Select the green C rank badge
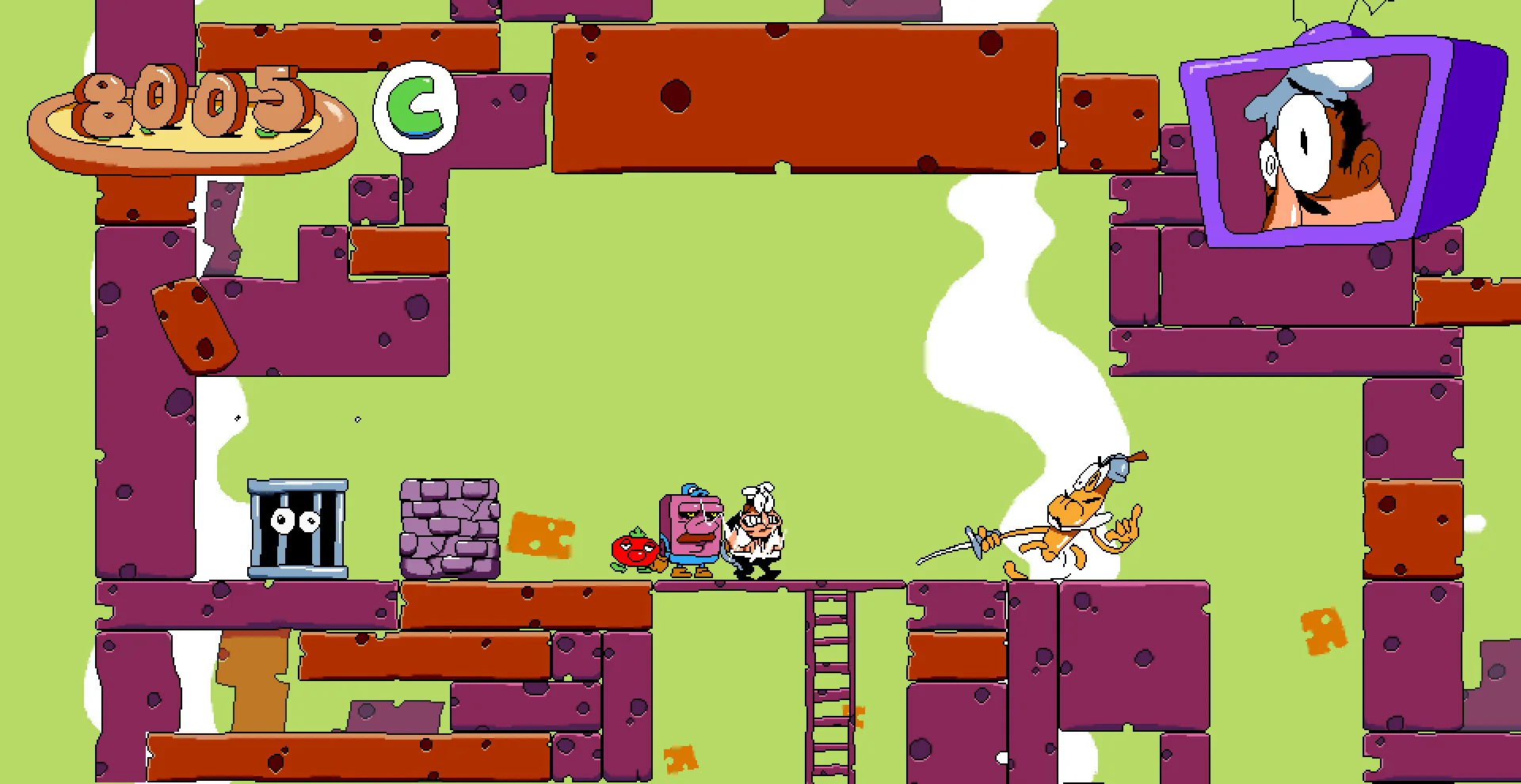The width and height of the screenshot is (1521, 784). coord(416,107)
